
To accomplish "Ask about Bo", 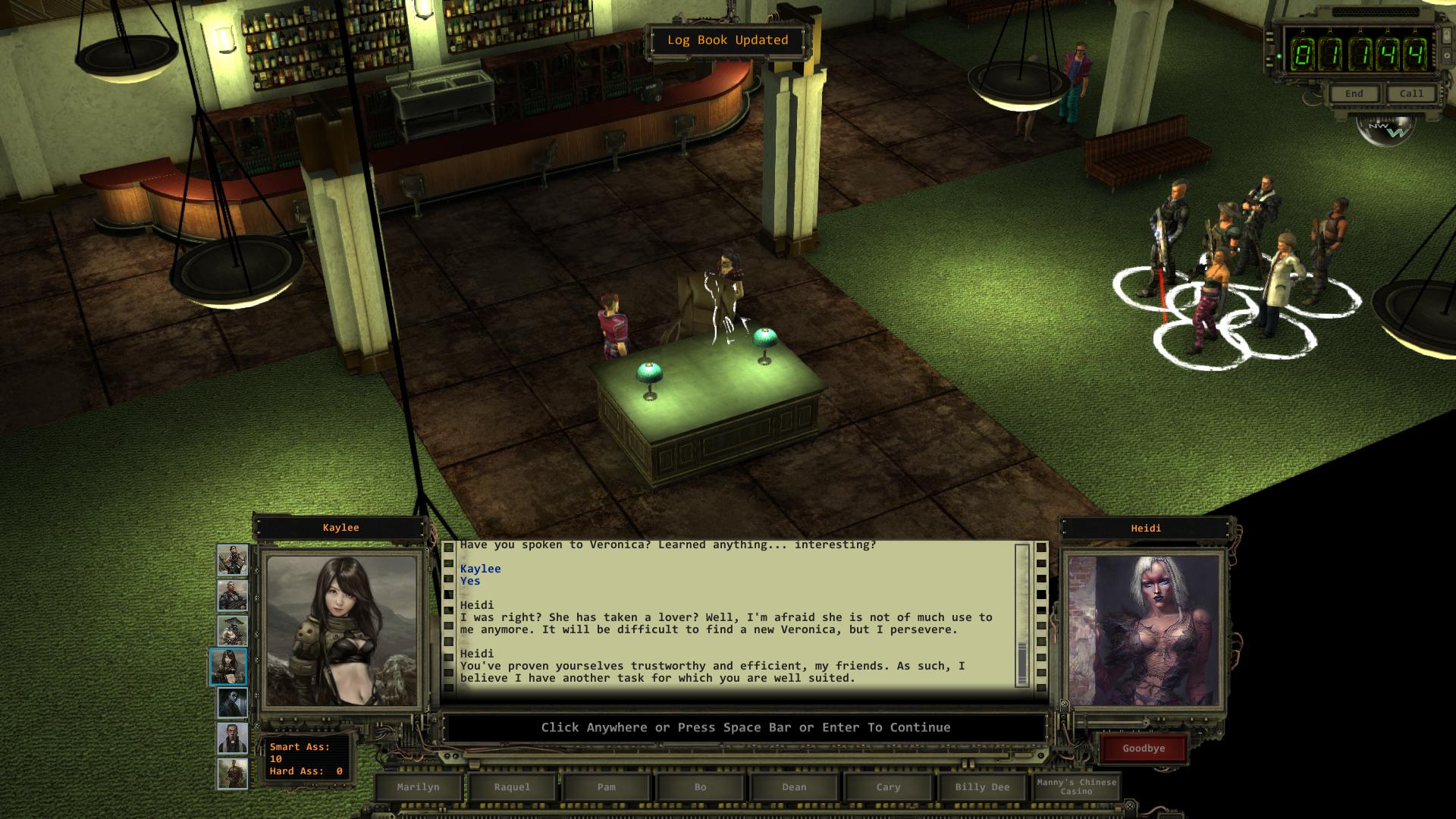I will click(x=700, y=787).
